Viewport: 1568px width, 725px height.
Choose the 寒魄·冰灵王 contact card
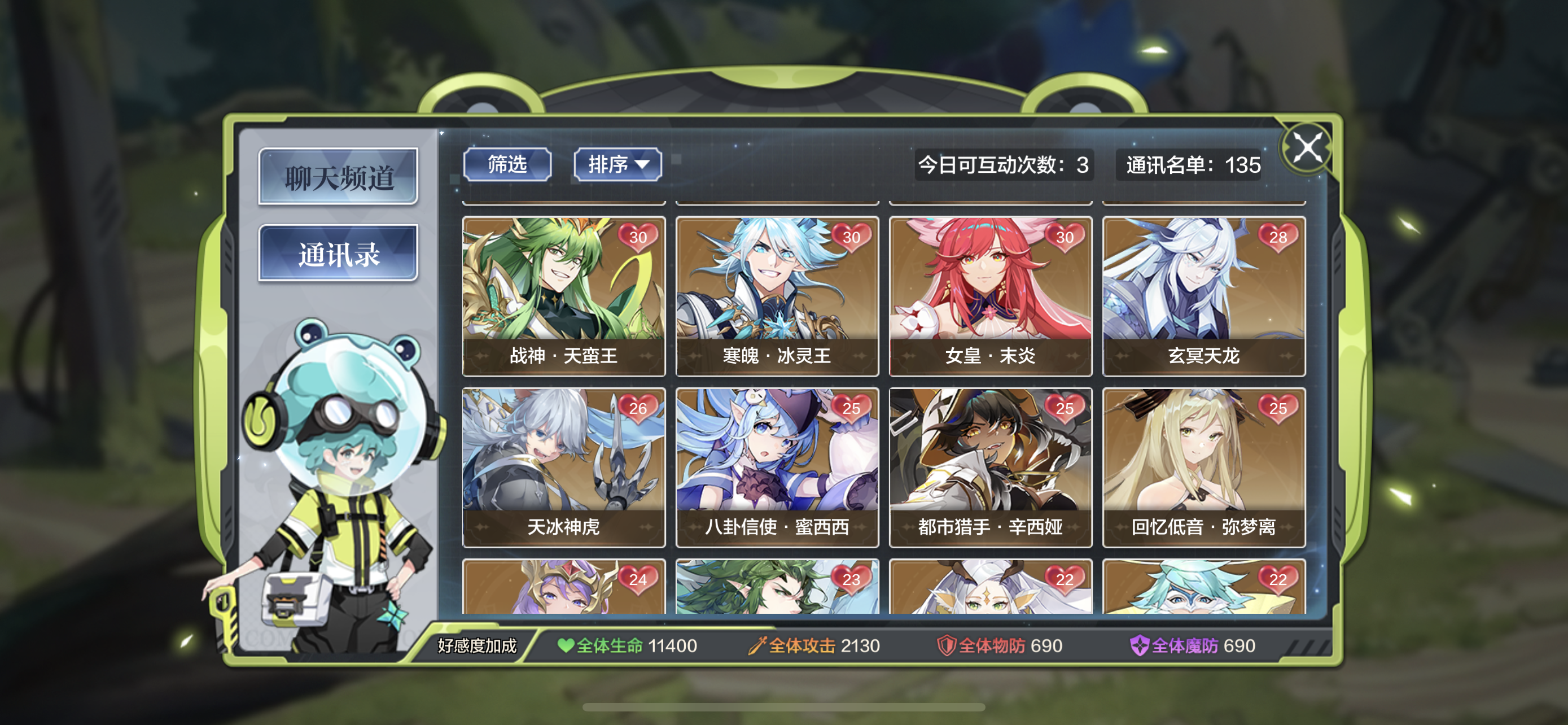[x=777, y=296]
